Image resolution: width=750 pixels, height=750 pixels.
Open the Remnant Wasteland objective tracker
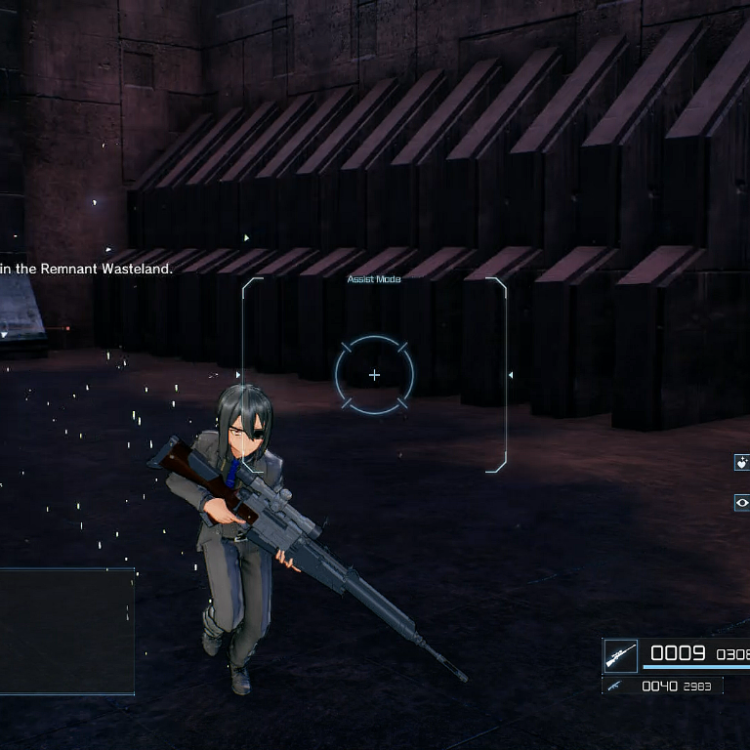click(88, 268)
